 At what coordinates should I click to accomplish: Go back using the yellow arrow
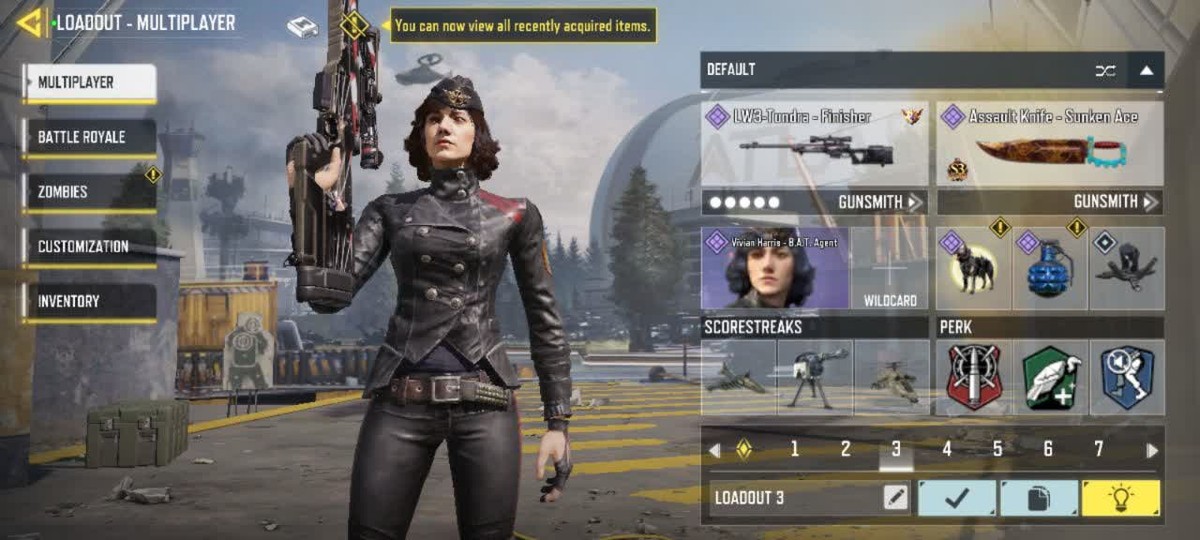tap(30, 22)
